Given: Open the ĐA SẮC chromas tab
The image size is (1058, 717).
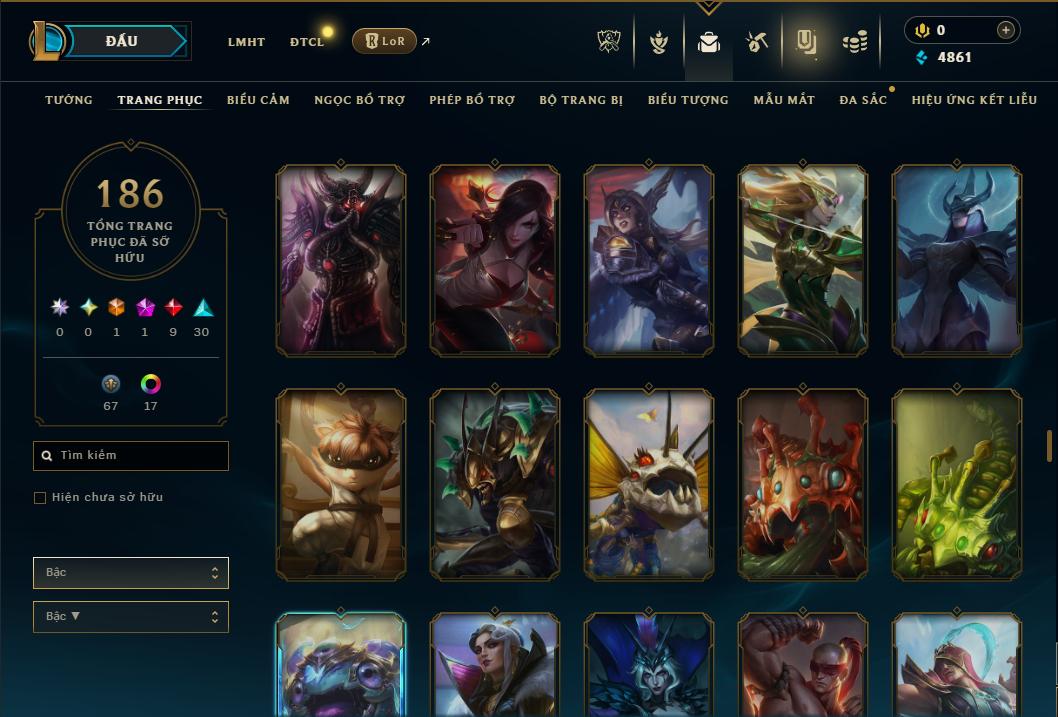Looking at the screenshot, I should [x=863, y=100].
